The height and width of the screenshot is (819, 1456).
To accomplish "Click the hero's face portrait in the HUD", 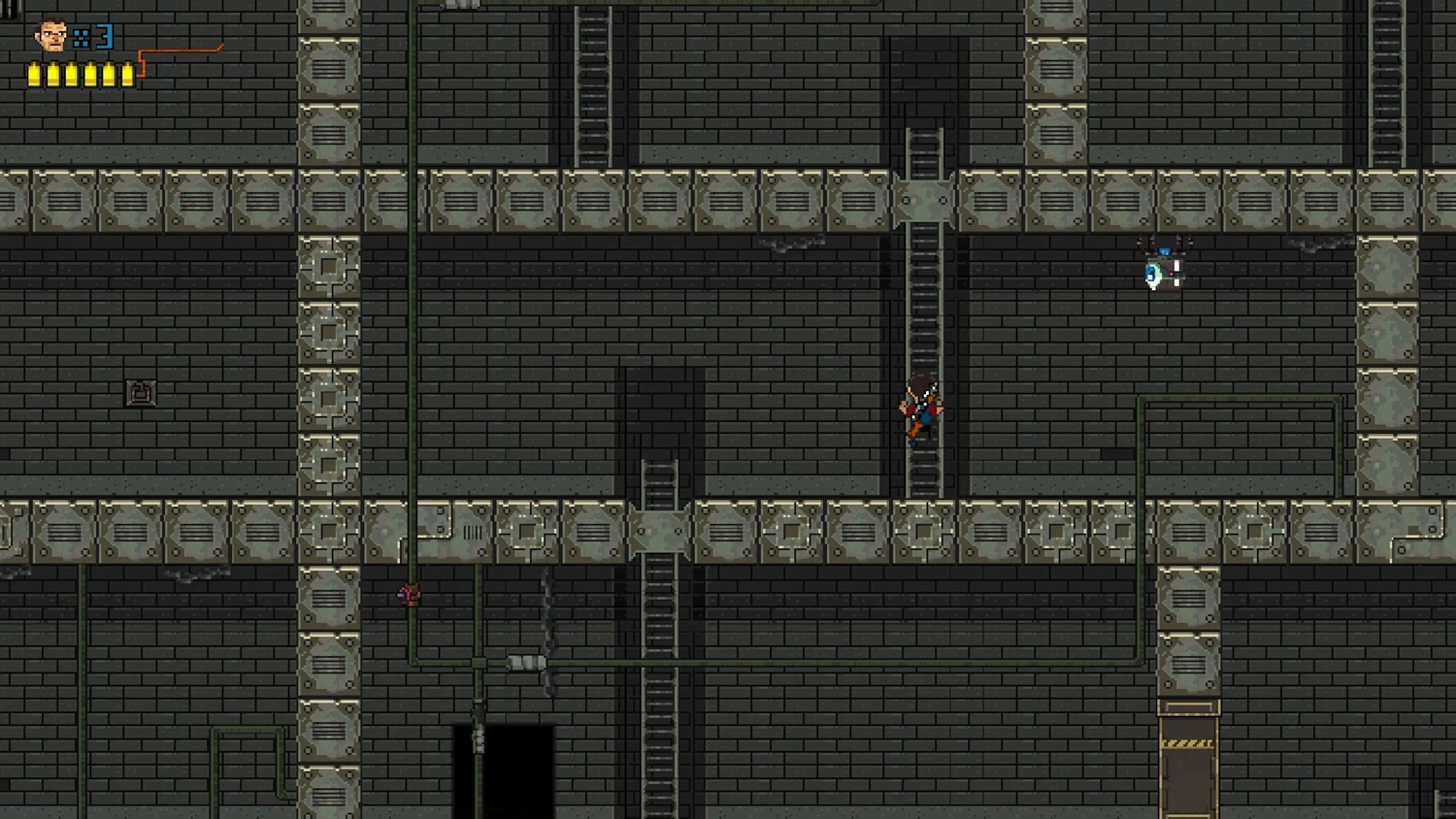I will click(x=50, y=36).
